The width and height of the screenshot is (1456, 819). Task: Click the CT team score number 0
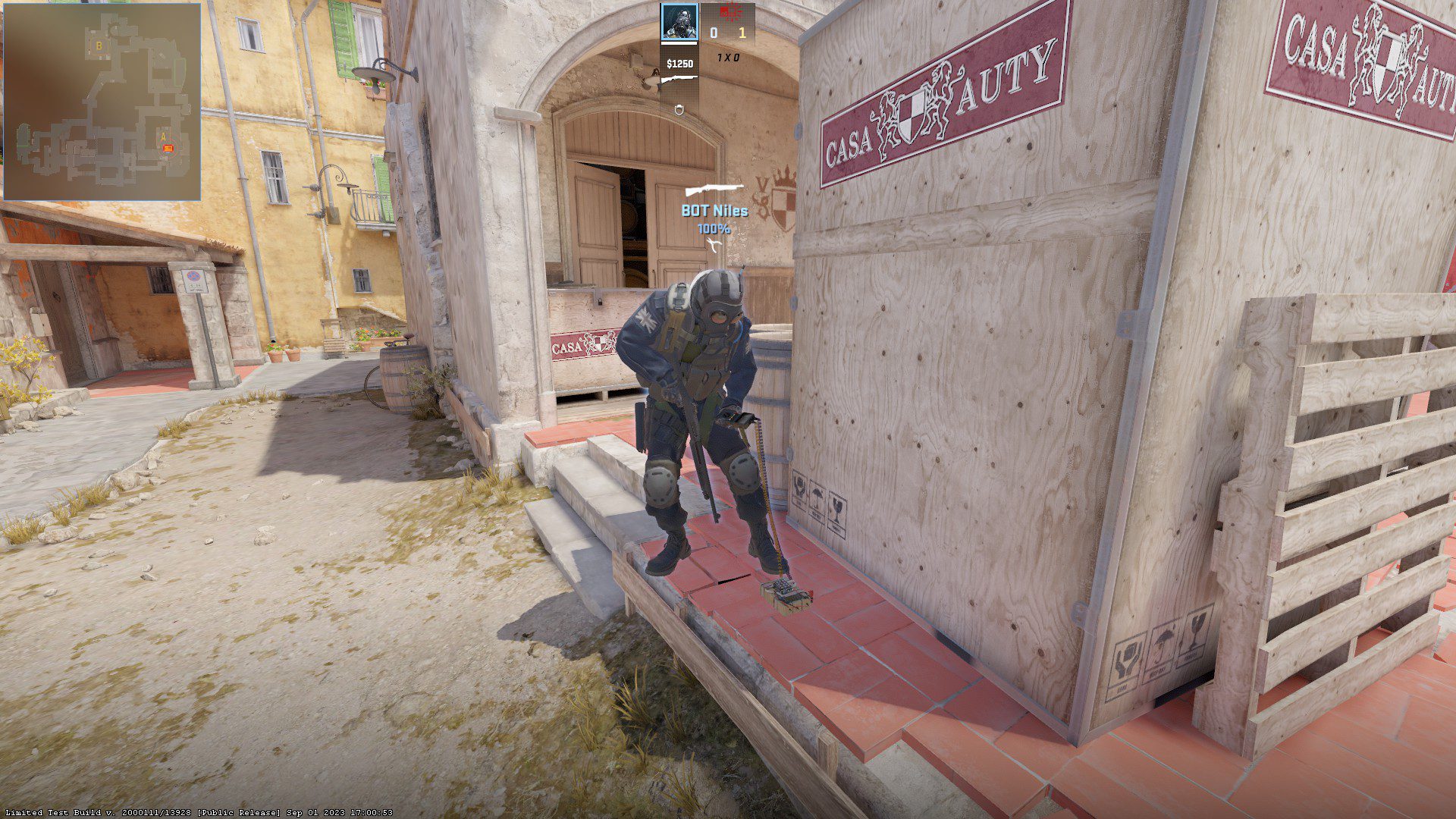pos(714,33)
